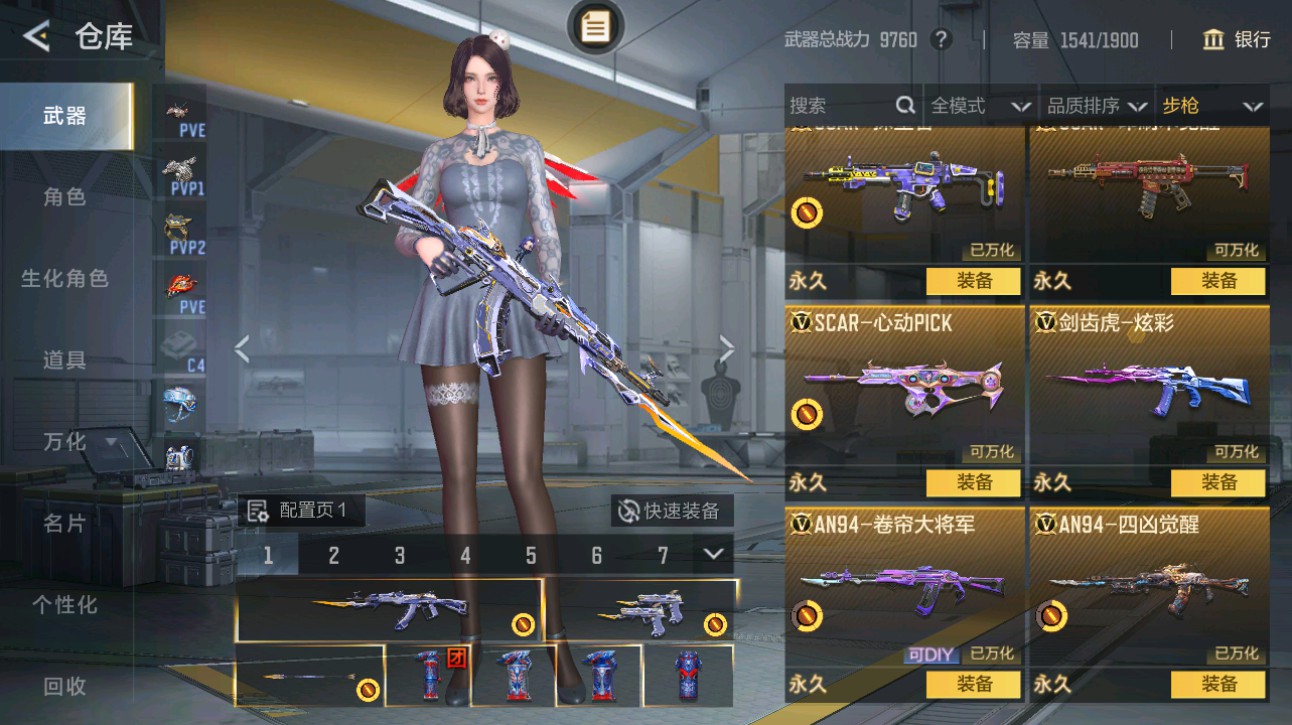Open the 品质排序 sort dropdown
The height and width of the screenshot is (725, 1292).
click(1096, 106)
